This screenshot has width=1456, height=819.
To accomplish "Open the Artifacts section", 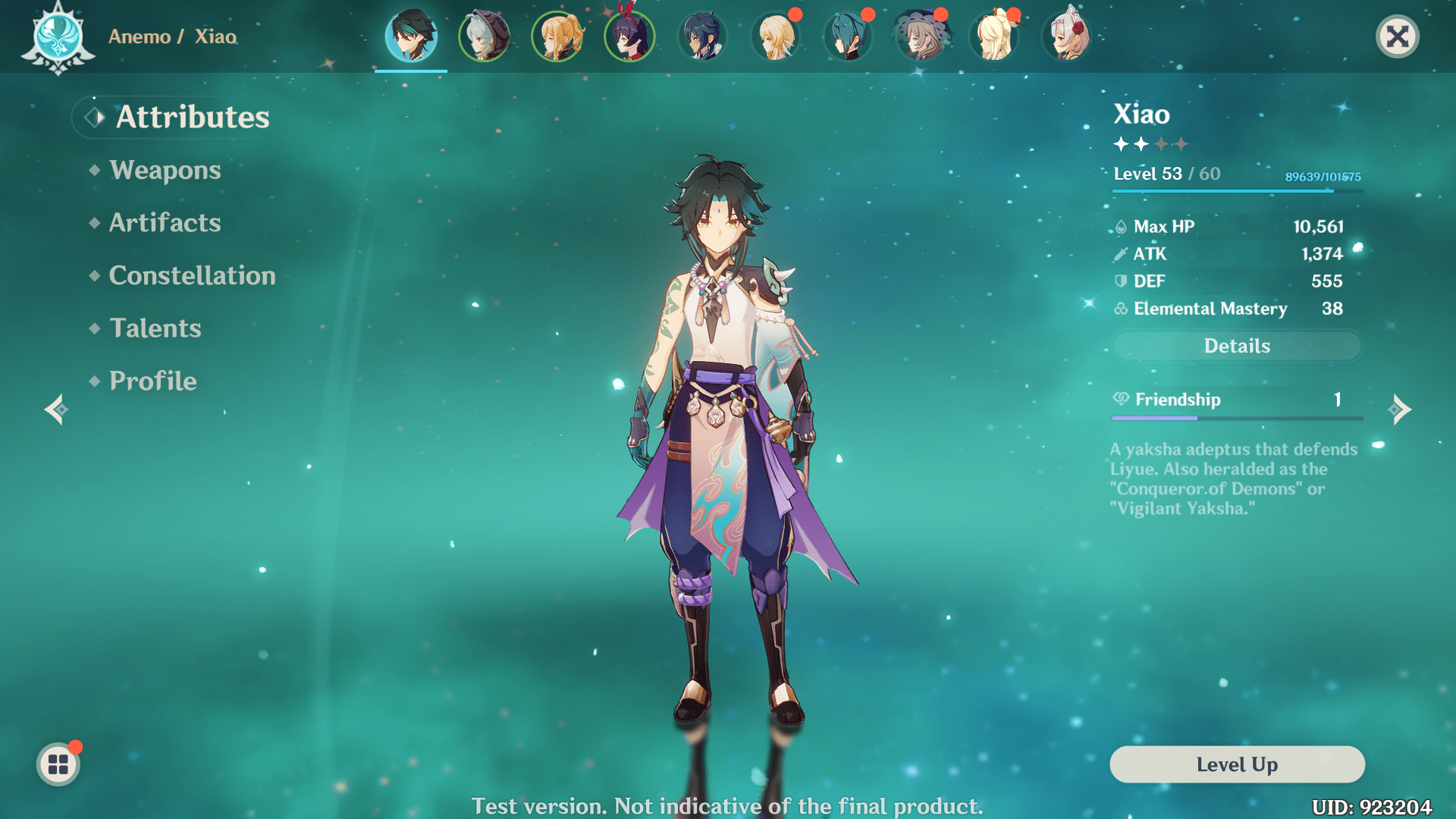I will pyautogui.click(x=165, y=223).
